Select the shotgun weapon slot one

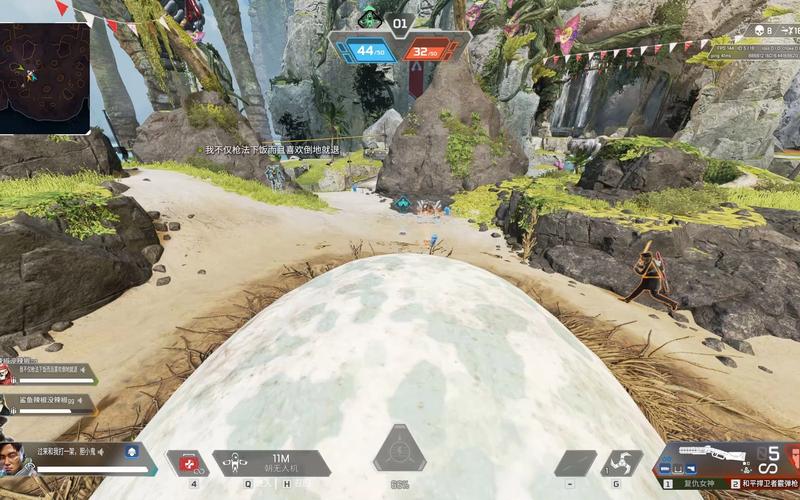click(698, 483)
